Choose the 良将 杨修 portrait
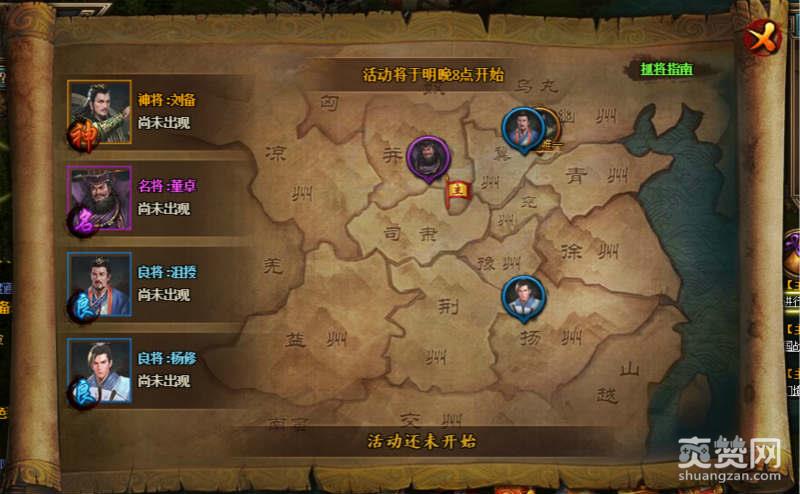The height and width of the screenshot is (494, 800). coord(99,371)
